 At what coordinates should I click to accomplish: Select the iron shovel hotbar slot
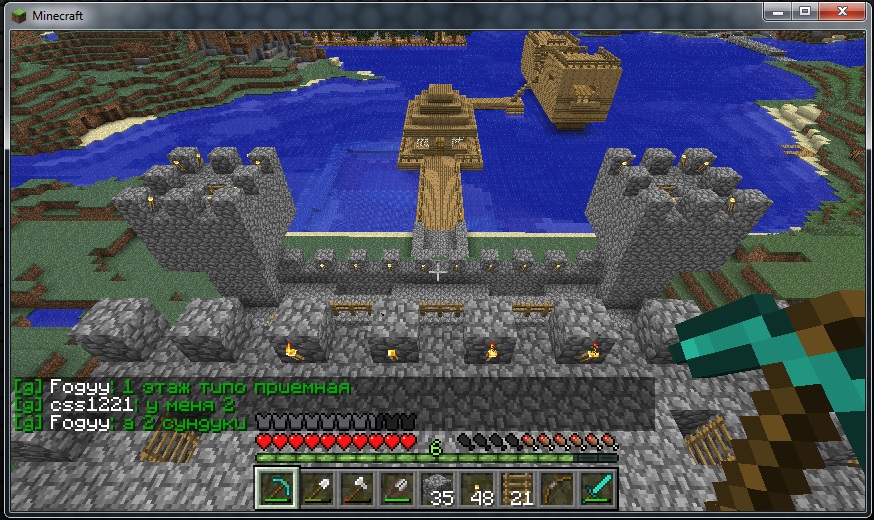tap(315, 488)
